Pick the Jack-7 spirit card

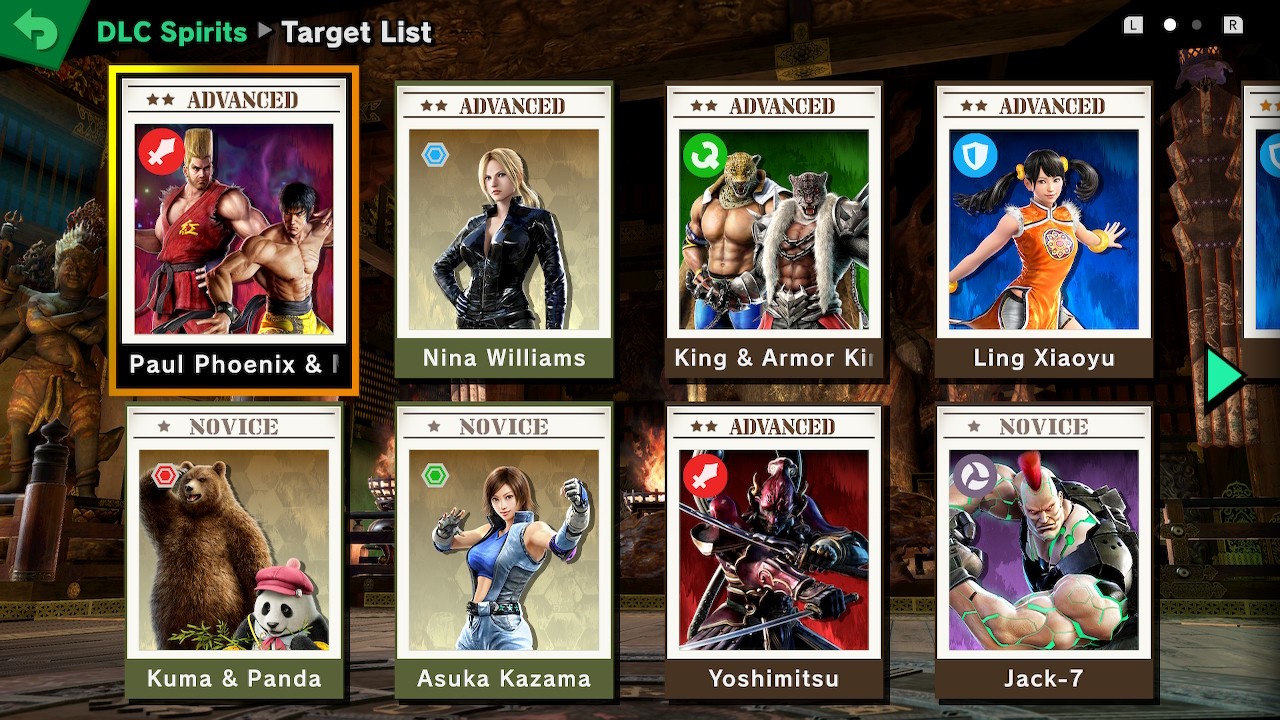pyautogui.click(x=1044, y=550)
